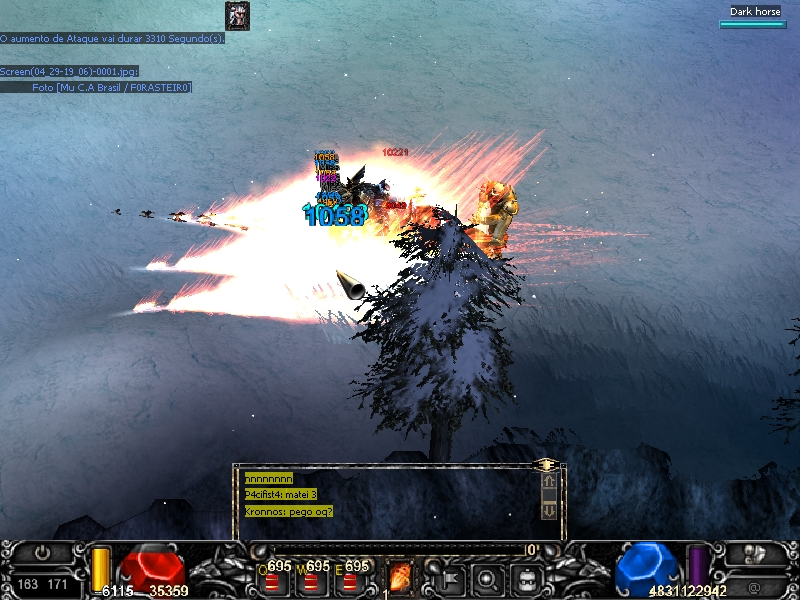Click P4cifist4's chat message line

point(281,495)
